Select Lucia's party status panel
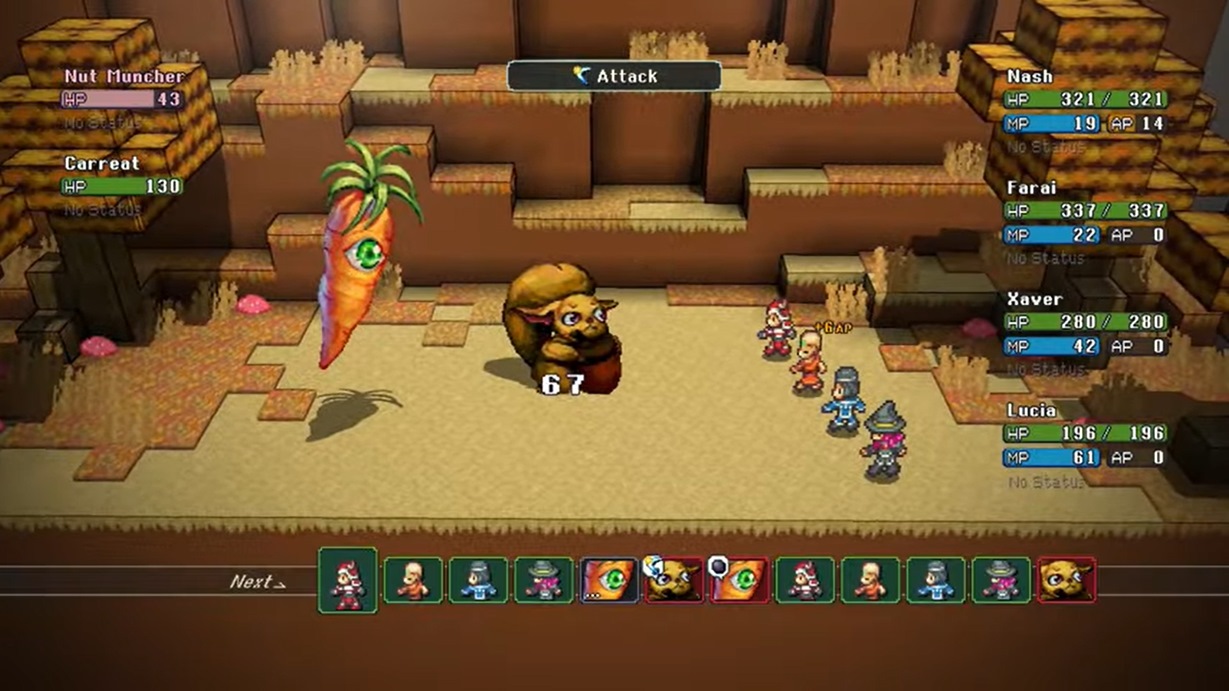 point(1085,434)
